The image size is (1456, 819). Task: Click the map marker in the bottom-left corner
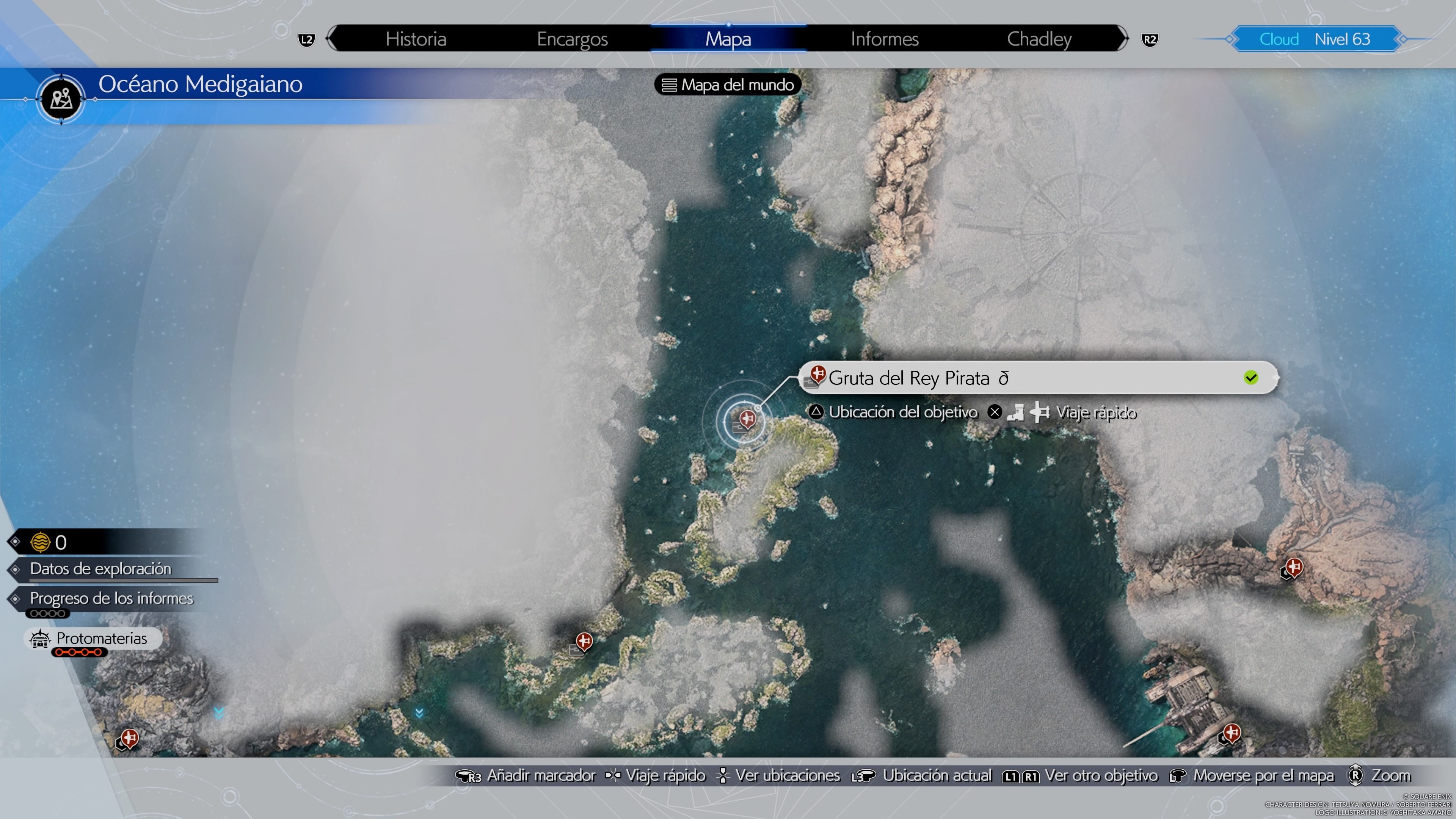(x=129, y=738)
